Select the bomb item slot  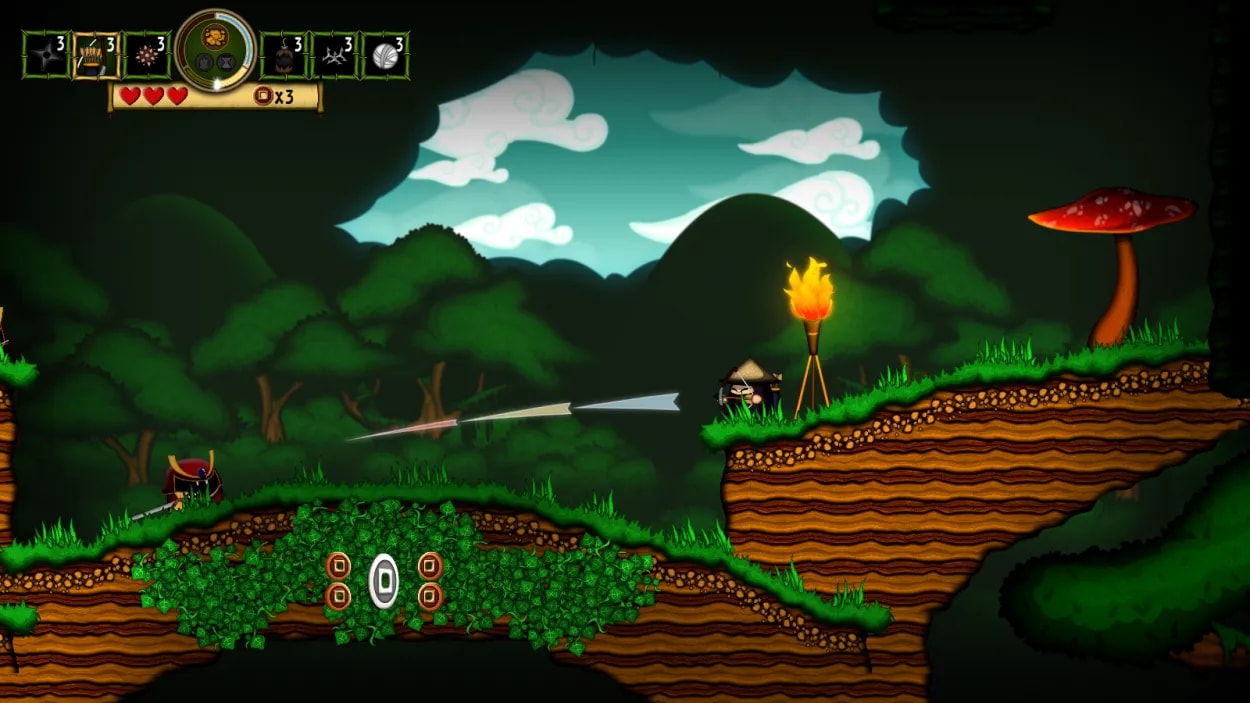pyautogui.click(x=284, y=55)
